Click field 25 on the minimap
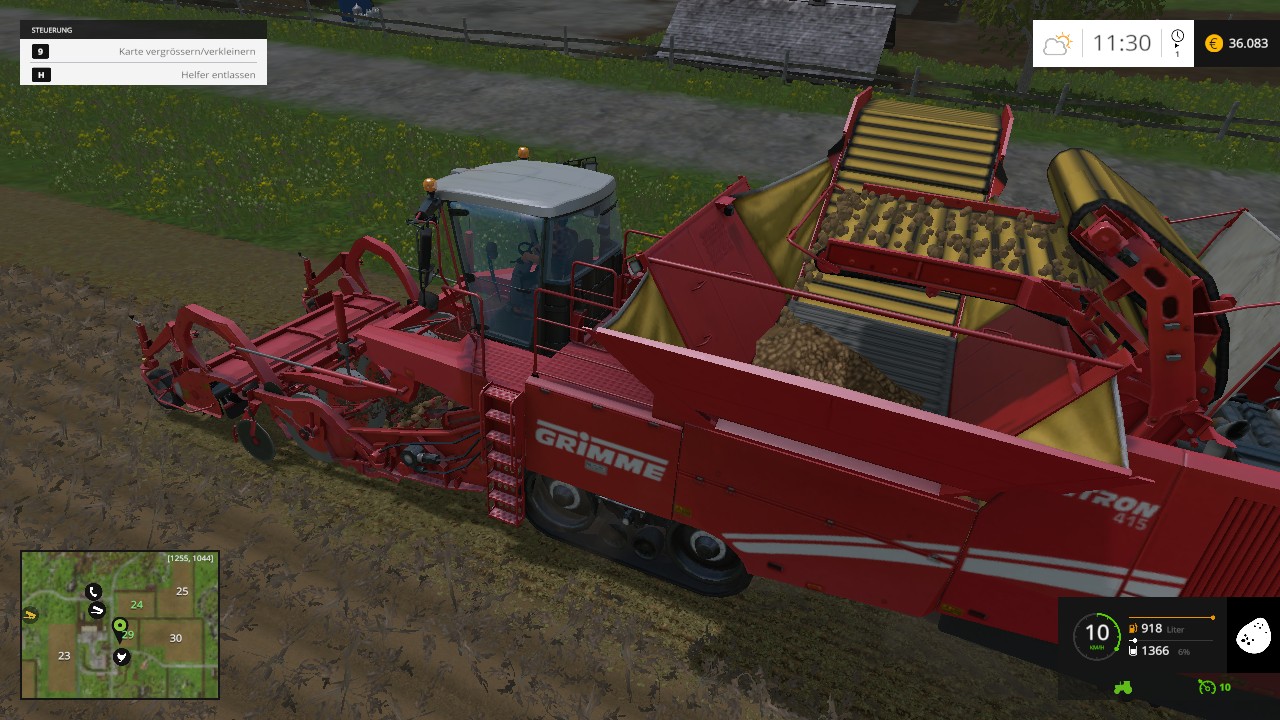Viewport: 1280px width, 720px height. pyautogui.click(x=182, y=591)
